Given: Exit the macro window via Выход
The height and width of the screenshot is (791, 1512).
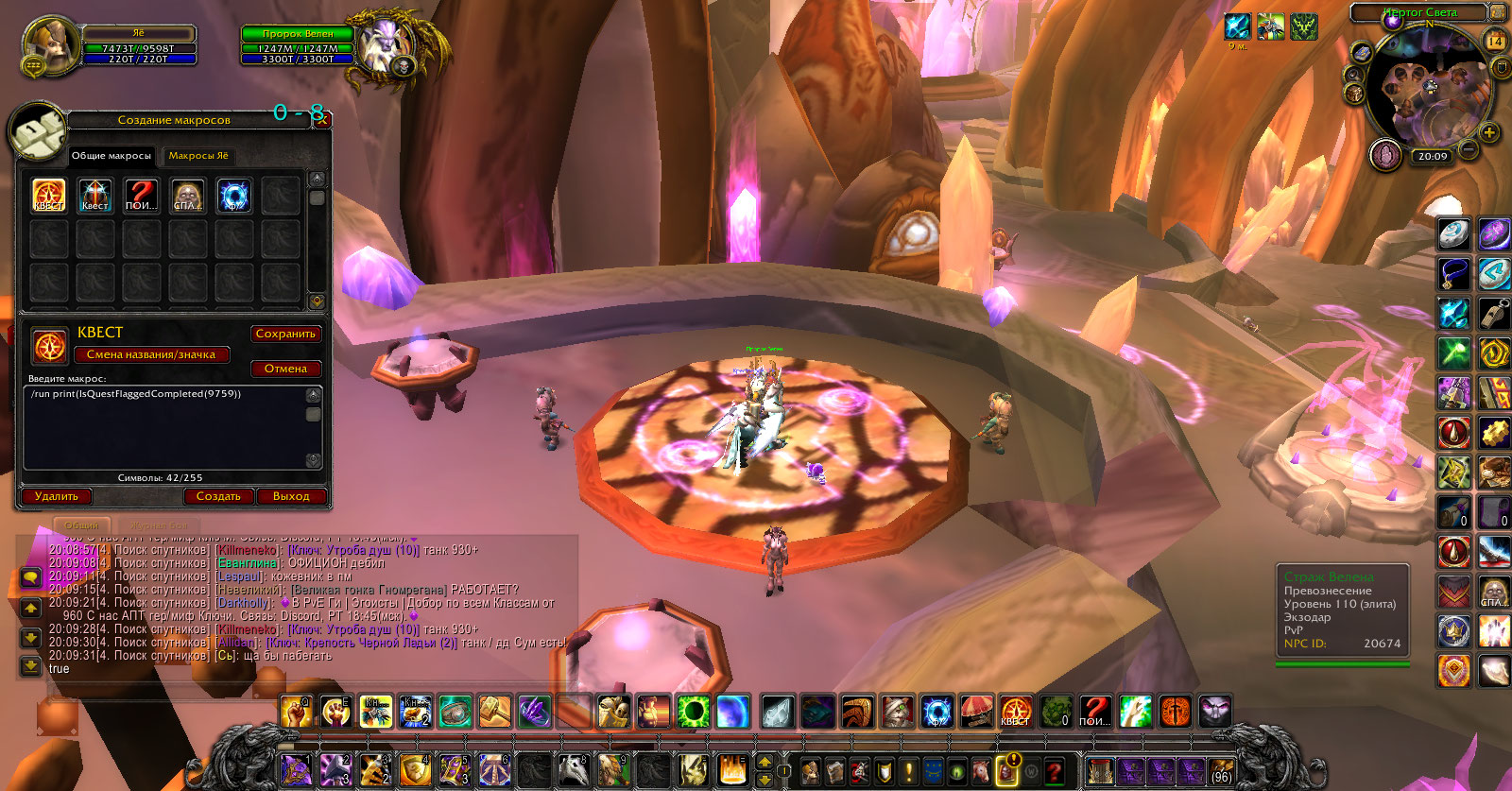Looking at the screenshot, I should [x=291, y=496].
